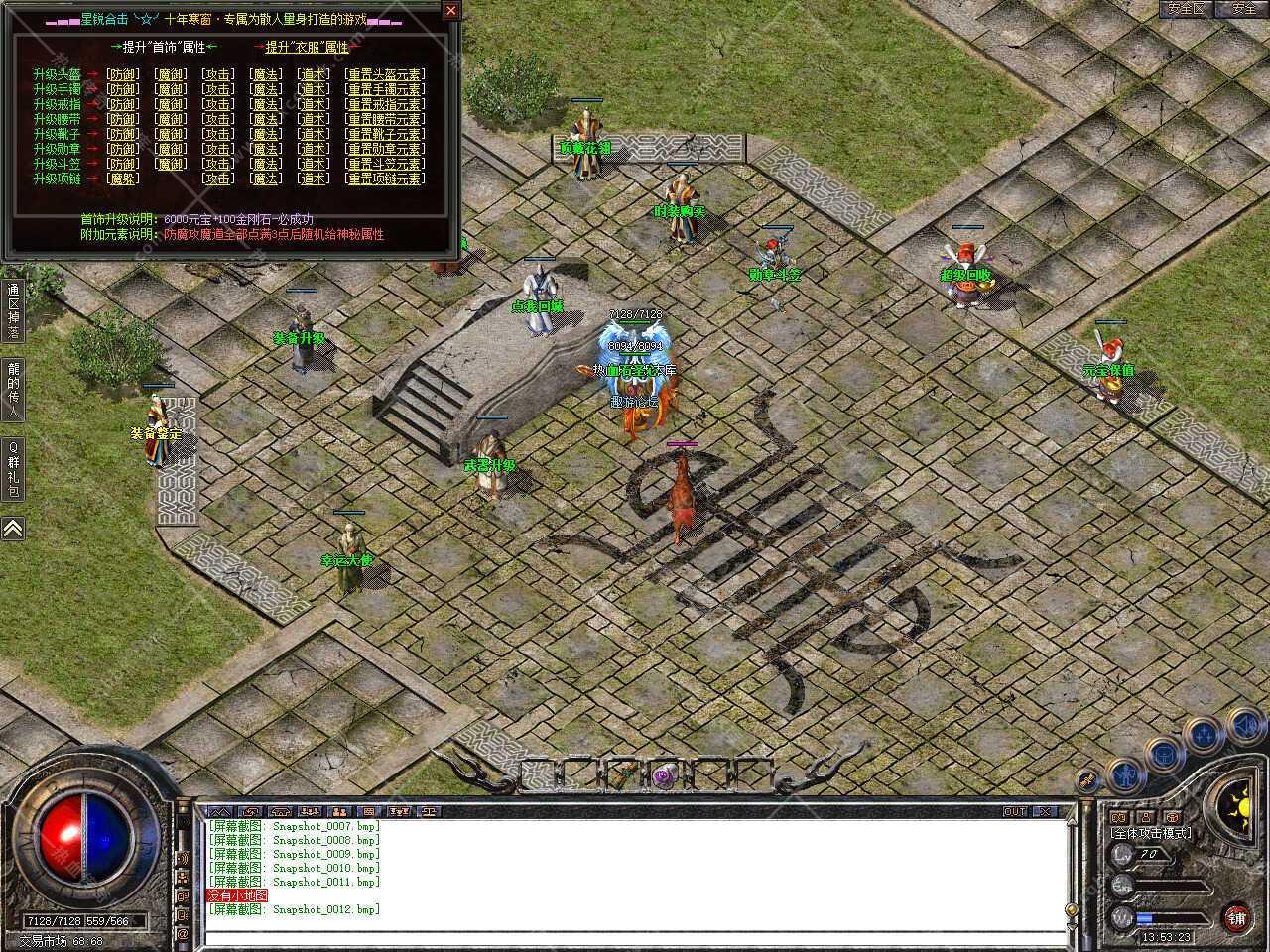Click the mountain screenshot icon starting the chat toolbar
The image size is (1270, 952).
point(219,810)
